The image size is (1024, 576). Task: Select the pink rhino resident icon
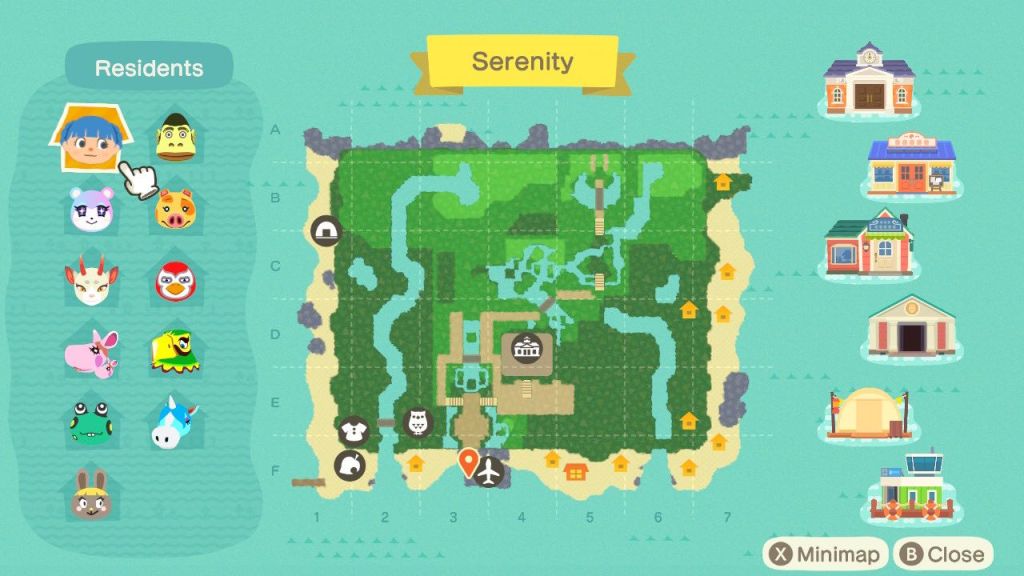point(88,350)
